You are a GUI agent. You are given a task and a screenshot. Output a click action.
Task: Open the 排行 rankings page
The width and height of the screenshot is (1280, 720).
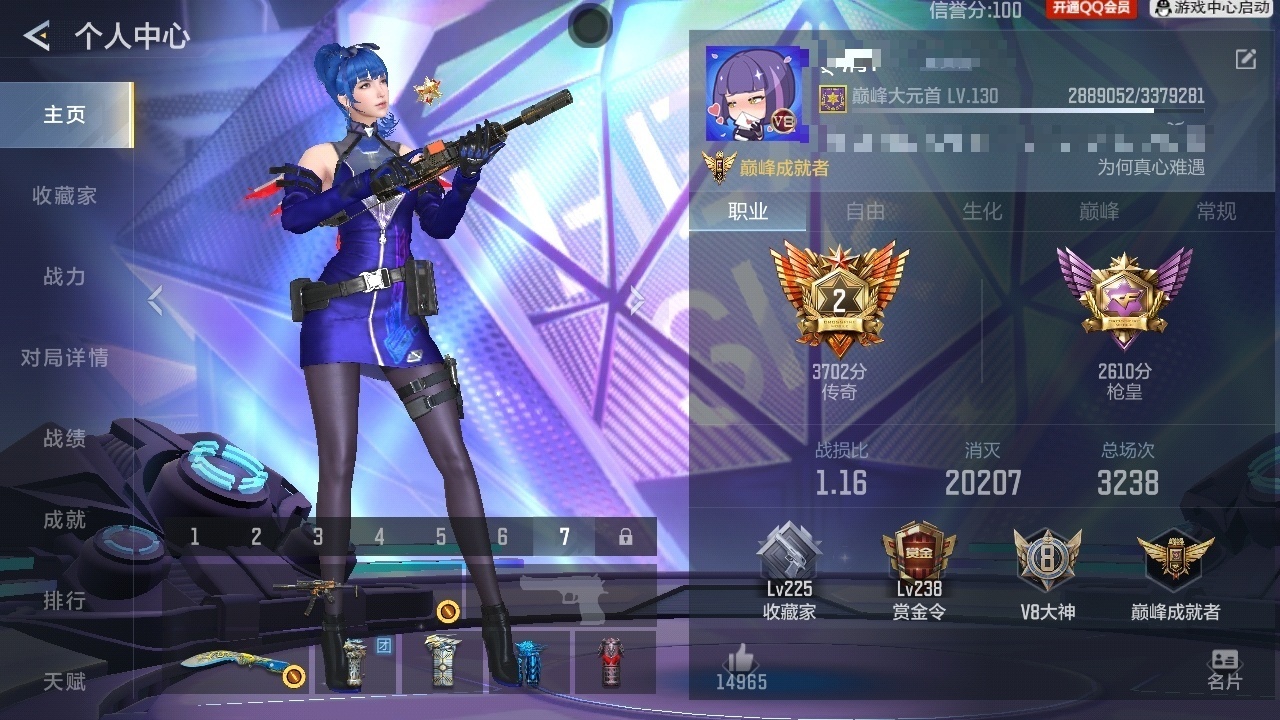click(x=65, y=601)
